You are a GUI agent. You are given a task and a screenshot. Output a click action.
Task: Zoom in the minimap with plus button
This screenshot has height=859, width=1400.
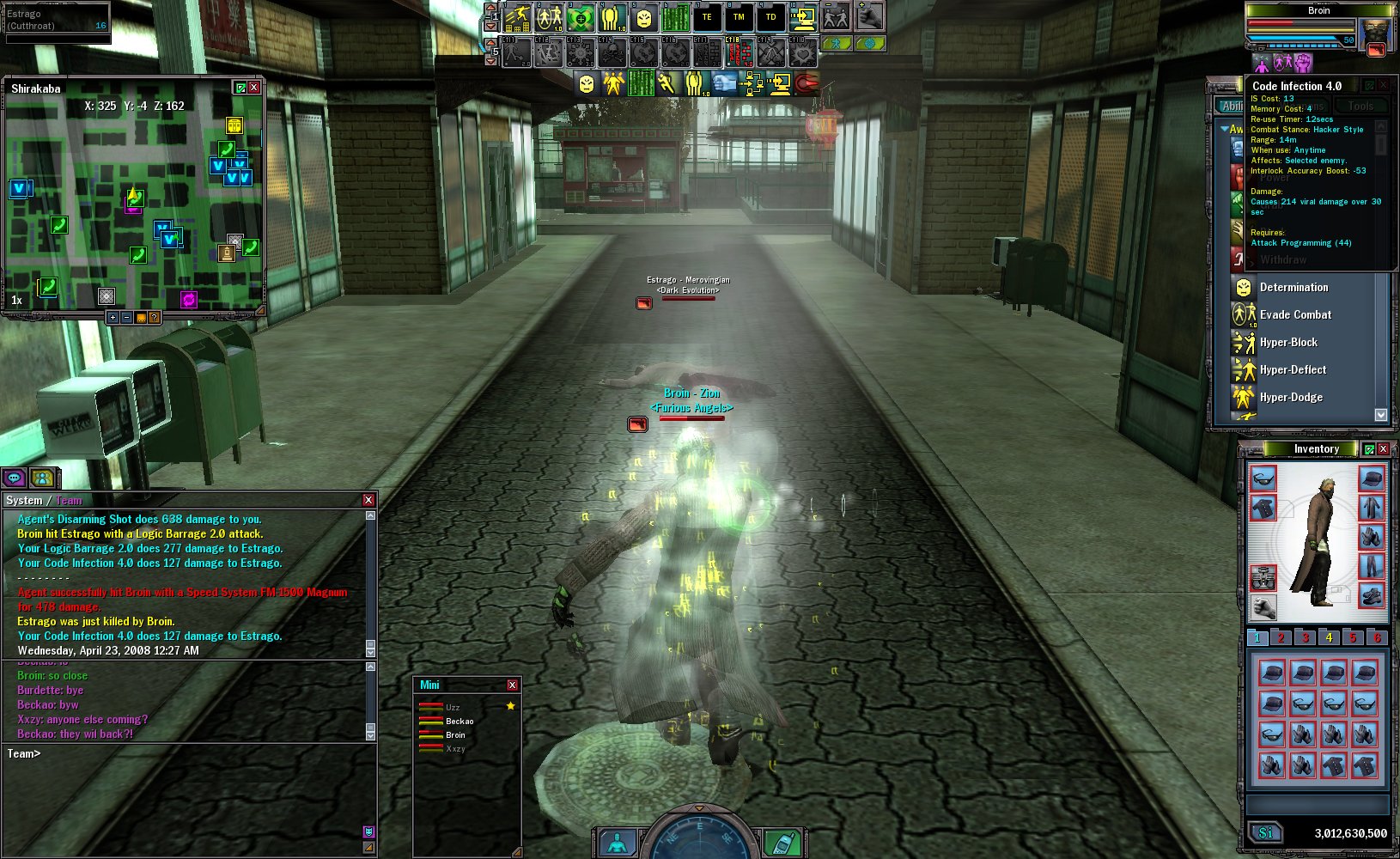pyautogui.click(x=113, y=318)
